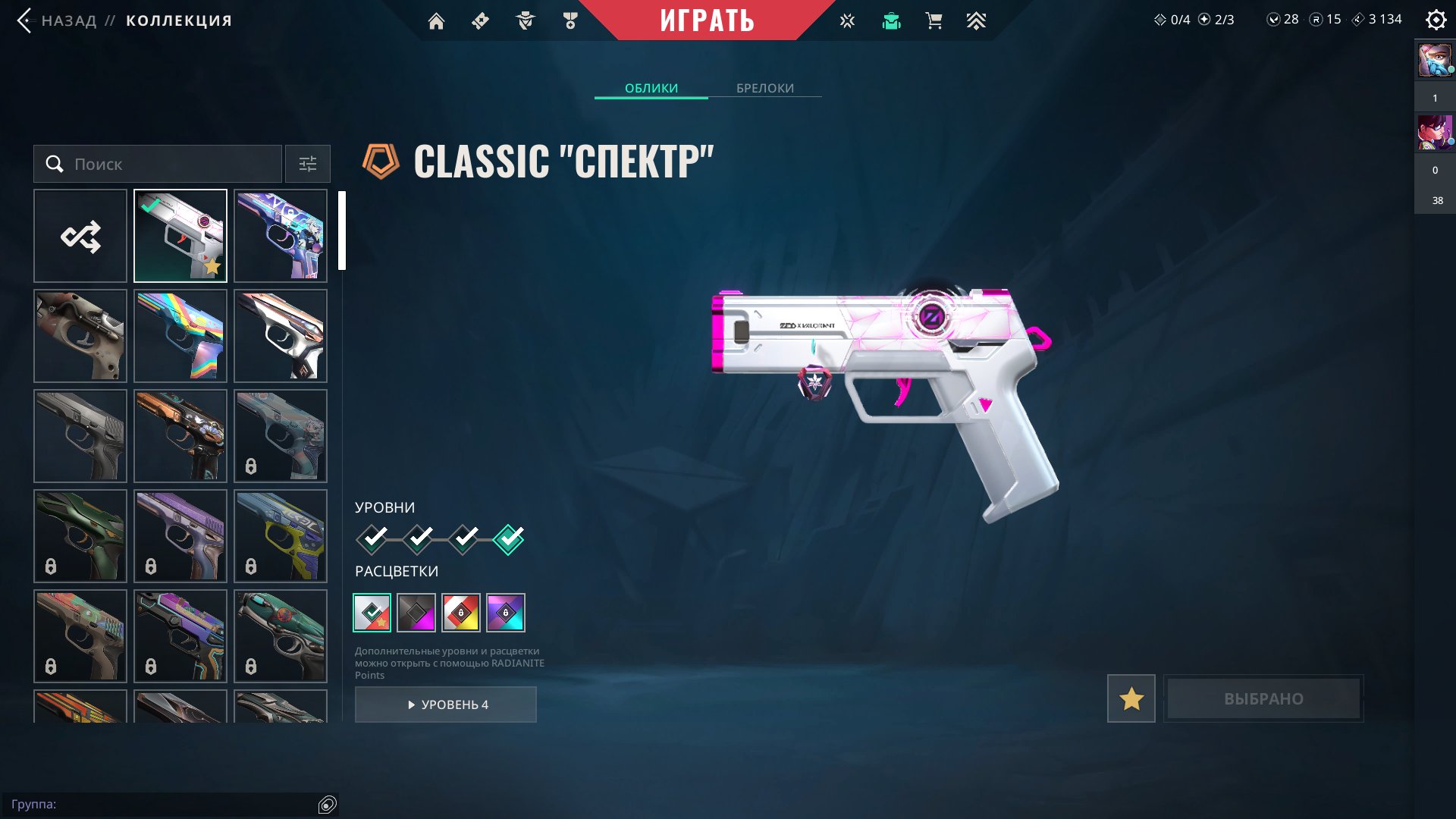Viewport: 1456px width, 819px height.
Task: Go back using the НАЗАД arrow
Action: tap(25, 20)
